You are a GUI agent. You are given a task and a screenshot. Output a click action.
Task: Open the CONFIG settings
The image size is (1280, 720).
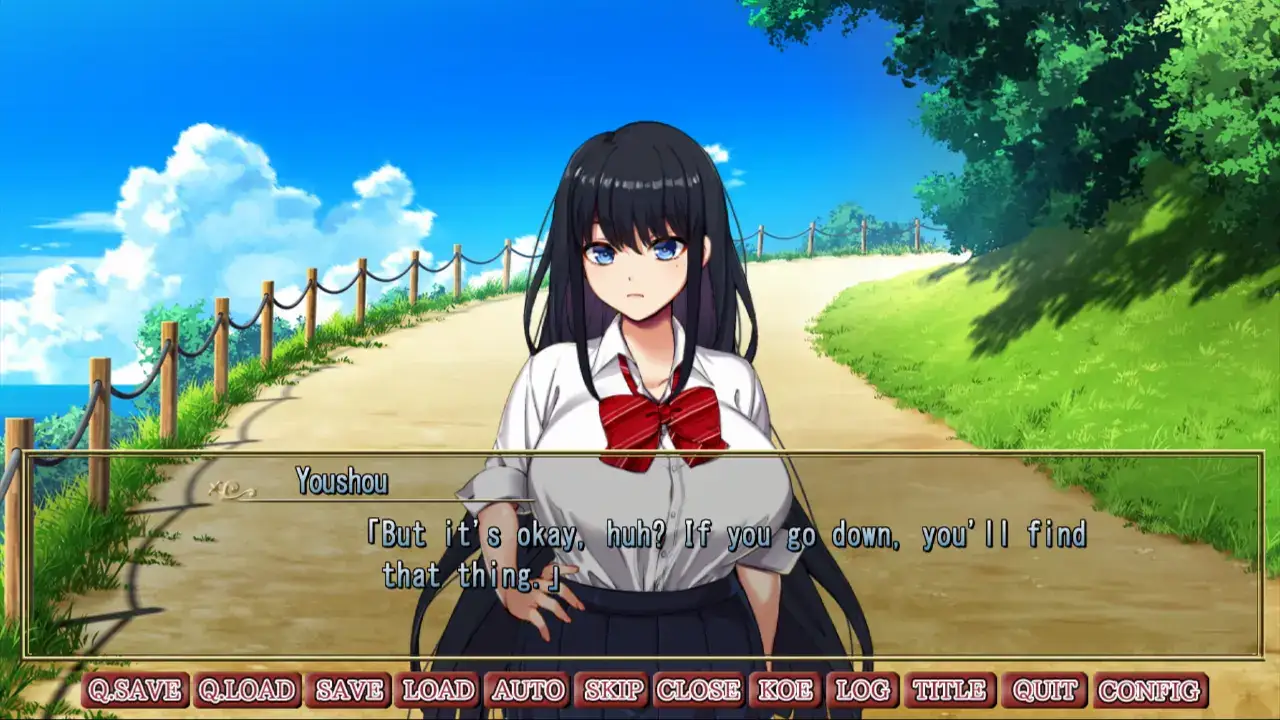pos(1149,690)
